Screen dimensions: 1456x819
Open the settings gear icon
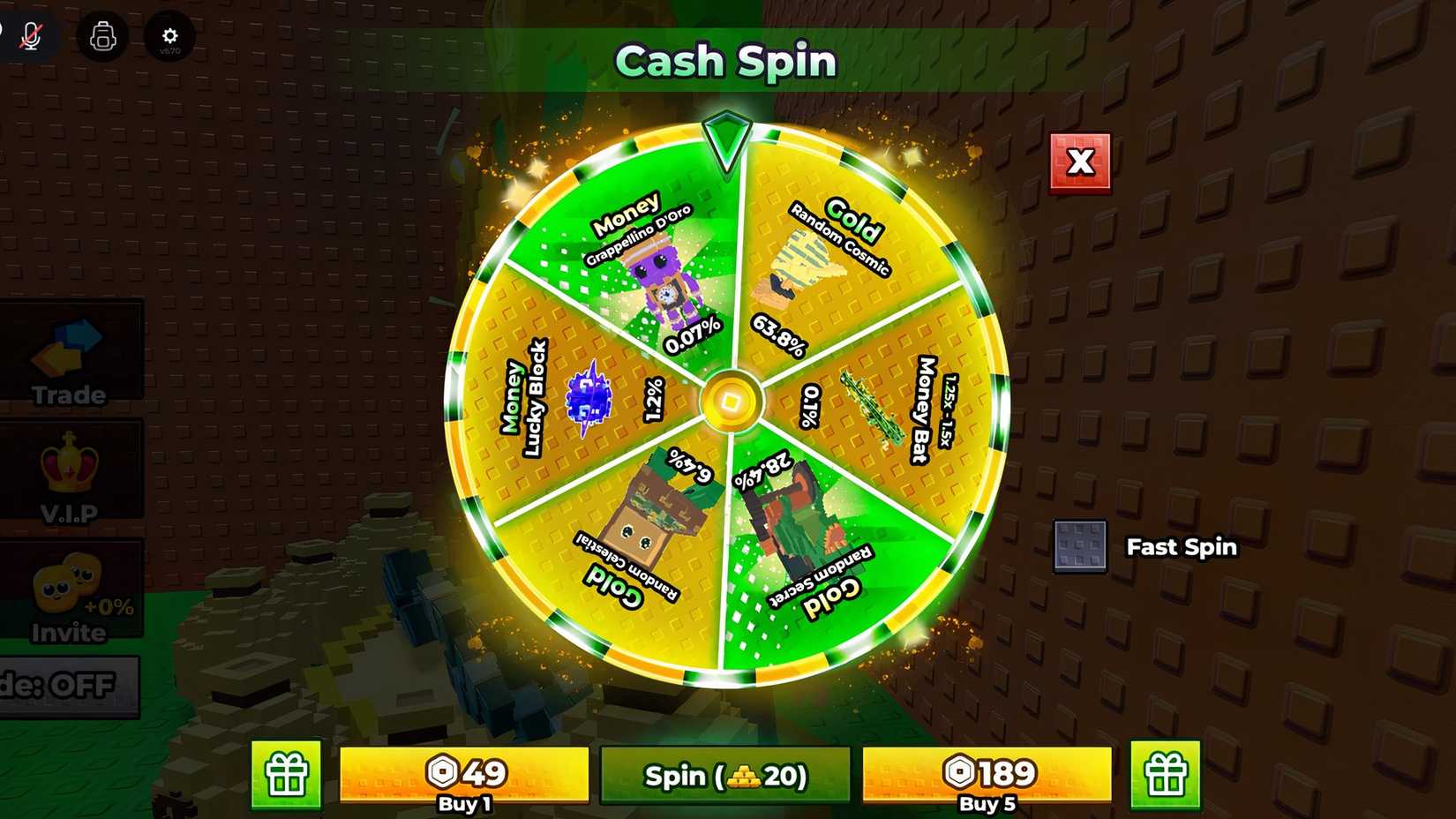[169, 38]
